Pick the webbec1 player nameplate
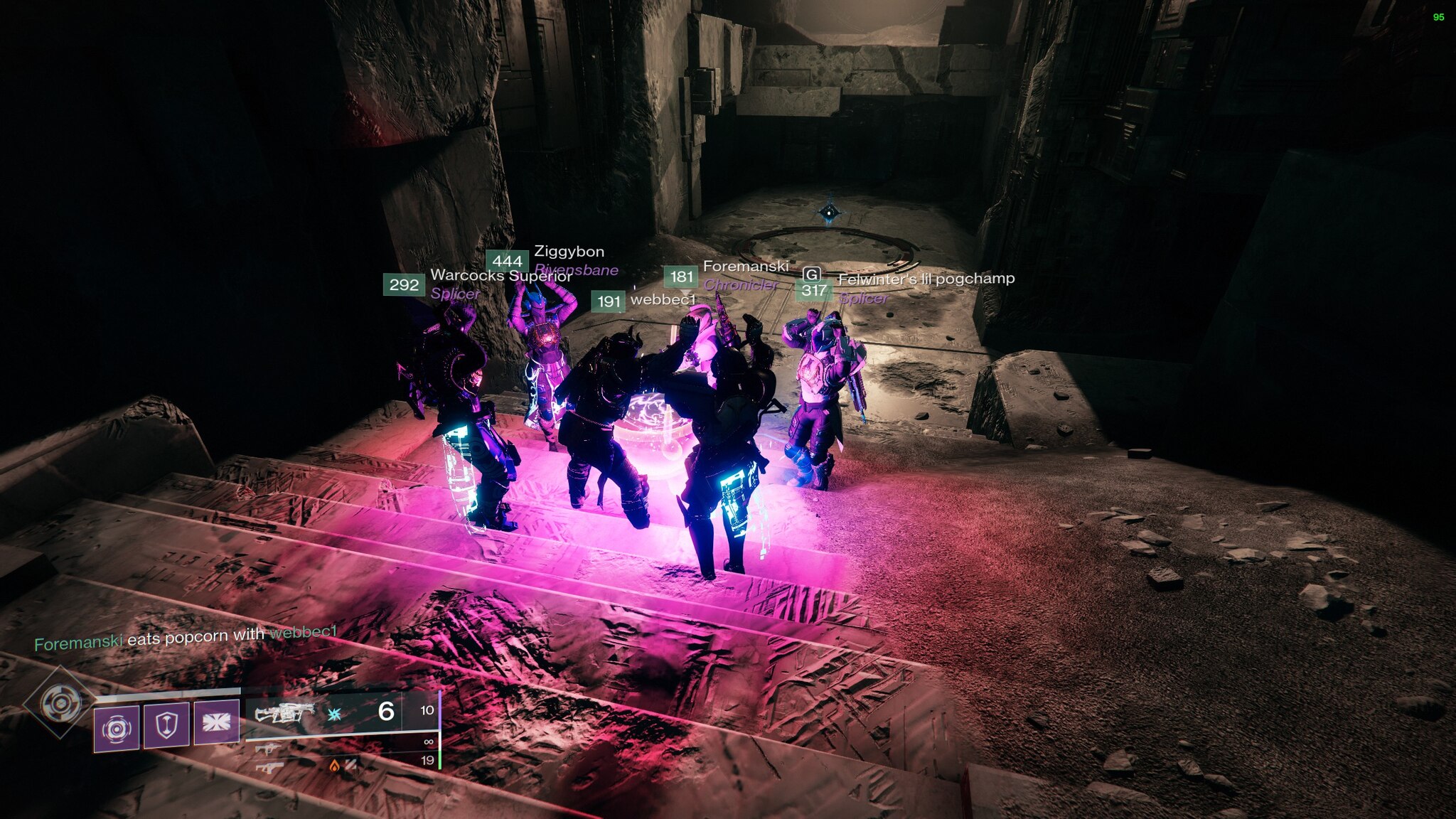This screenshot has width=1456, height=819. tap(662, 300)
